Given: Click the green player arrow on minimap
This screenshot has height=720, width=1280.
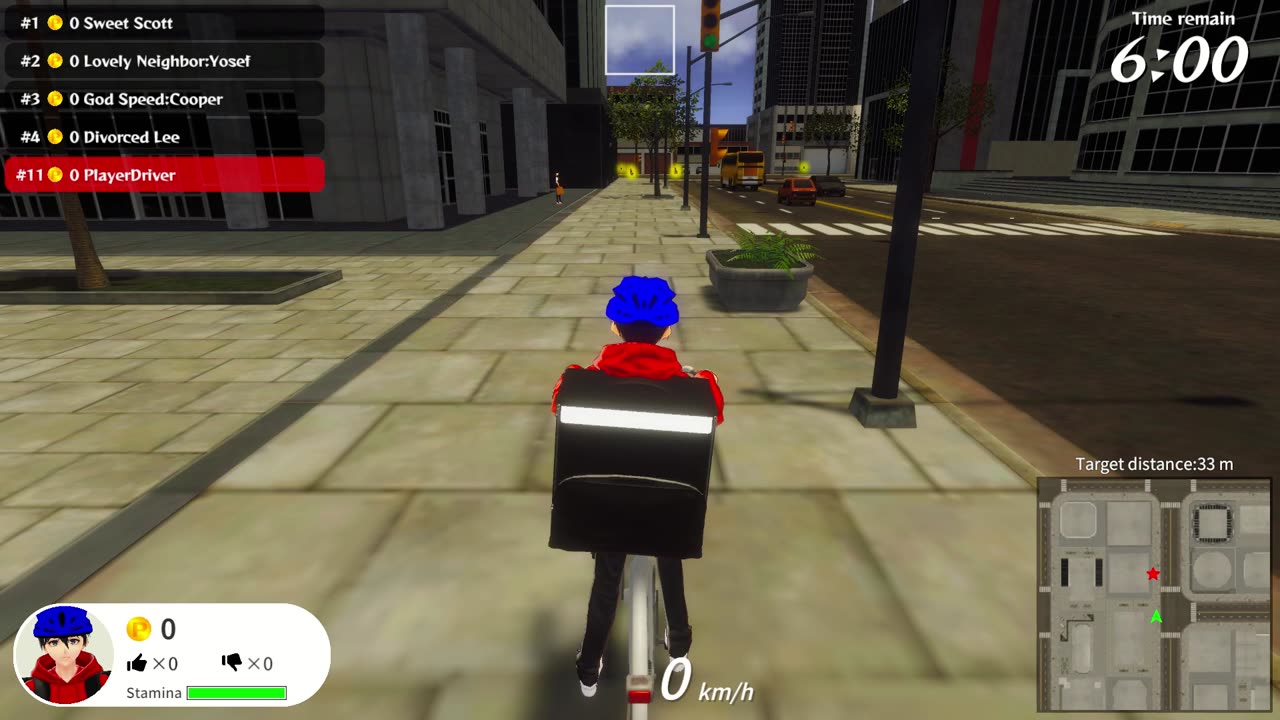Looking at the screenshot, I should [x=1157, y=617].
